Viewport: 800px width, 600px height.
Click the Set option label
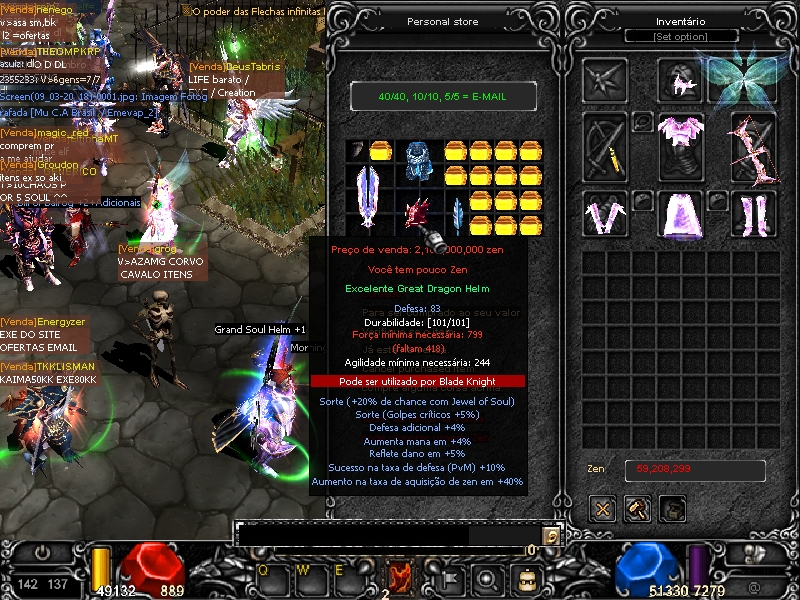point(680,37)
